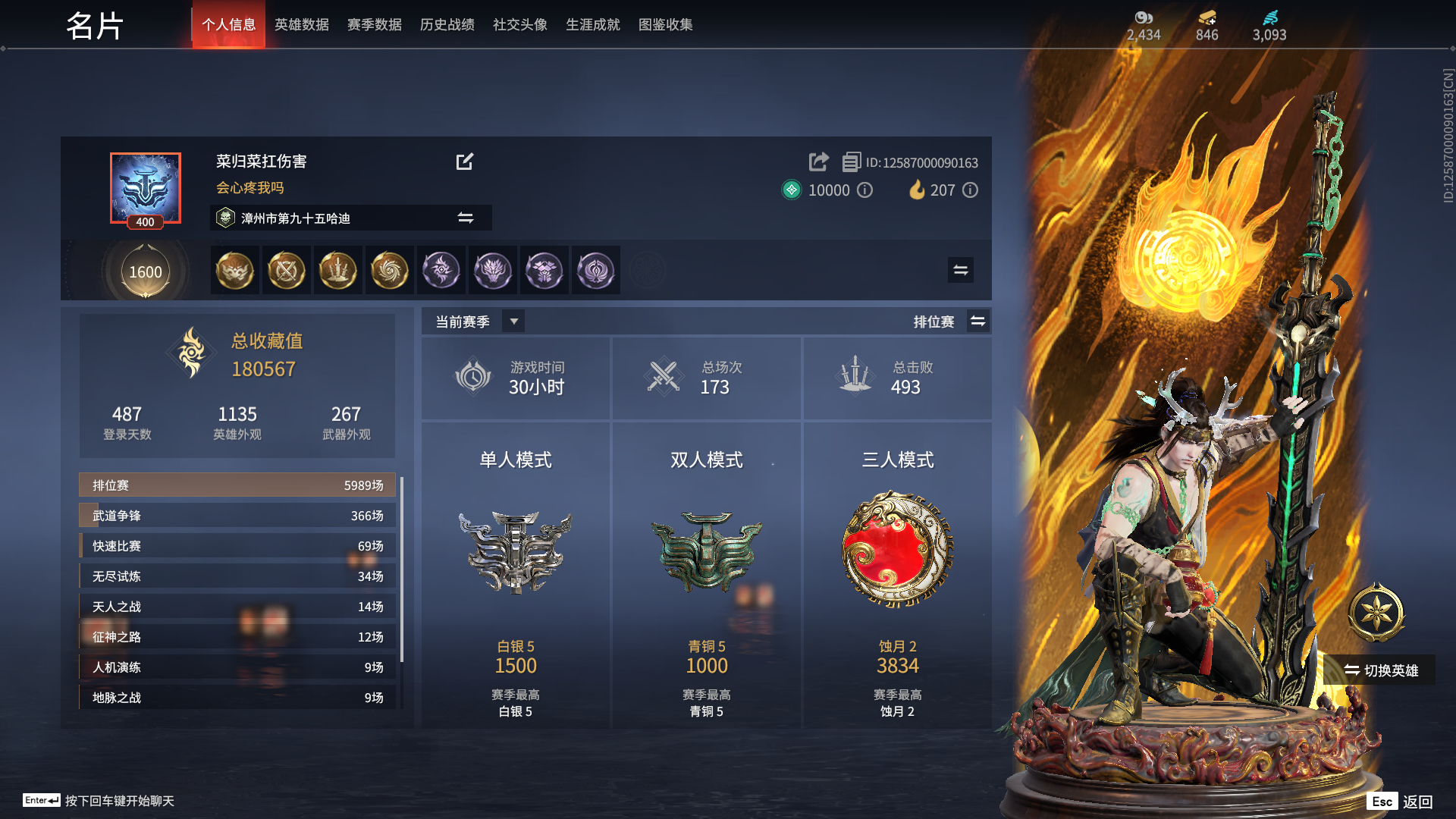Click the first gold medal badge icon
This screenshot has height=819, width=1456.
234,270
